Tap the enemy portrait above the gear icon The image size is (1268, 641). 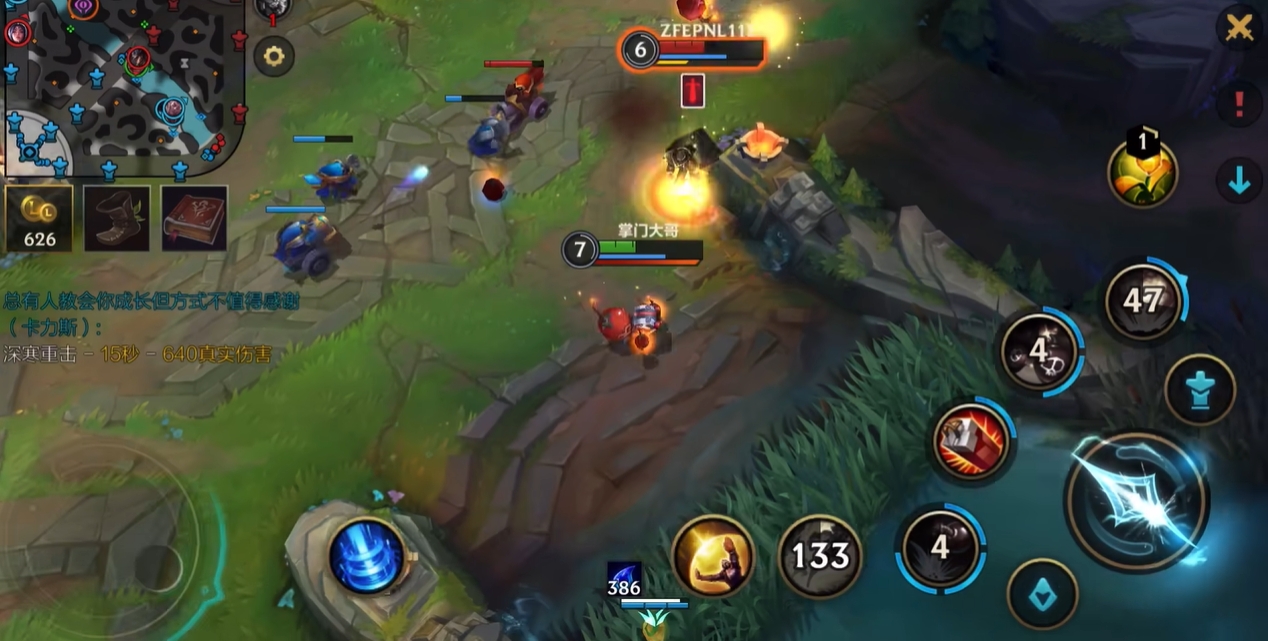272,9
